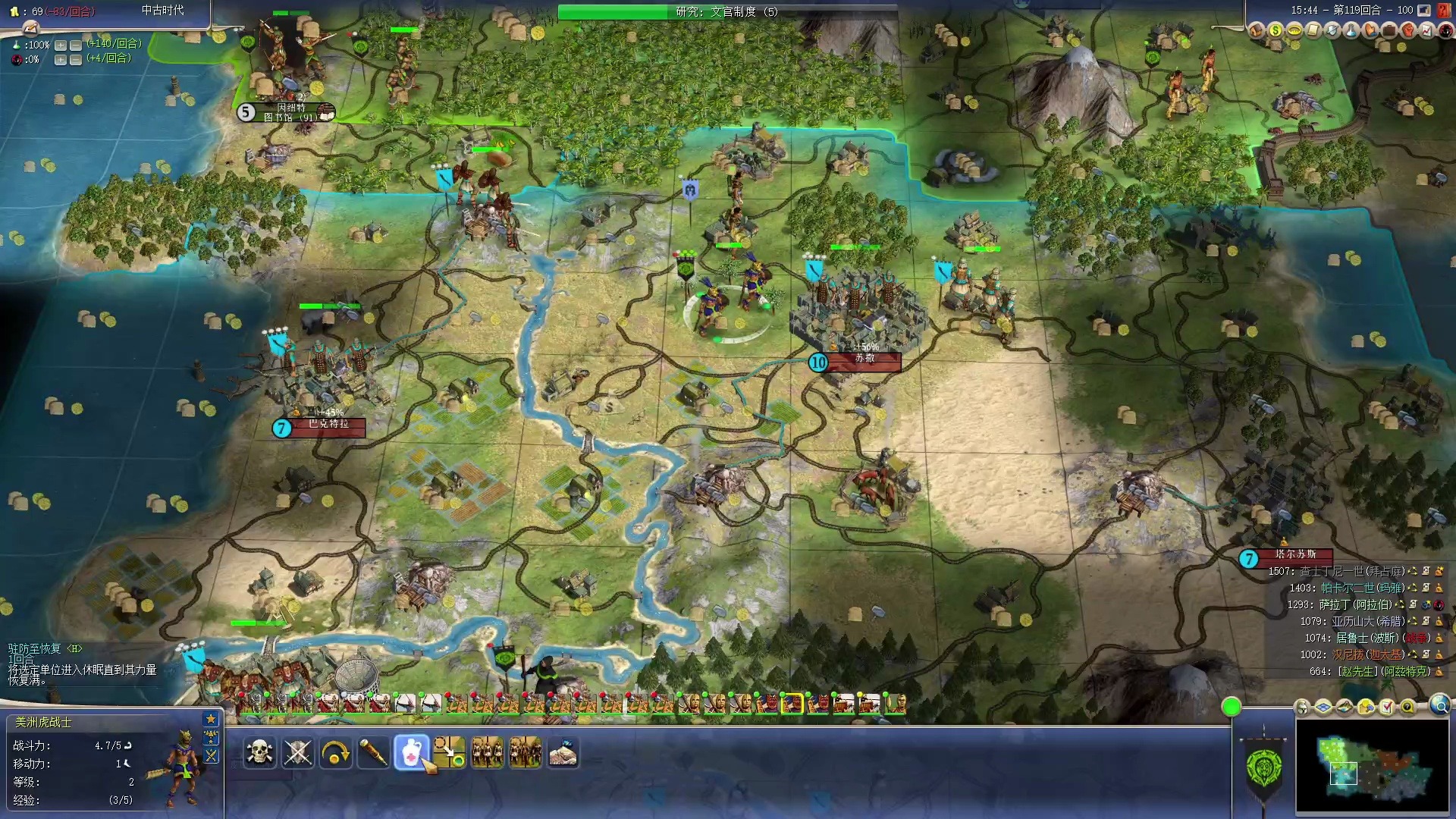Open the house domestic advisor
This screenshot has width=1456, height=819.
pyautogui.click(x=1257, y=30)
